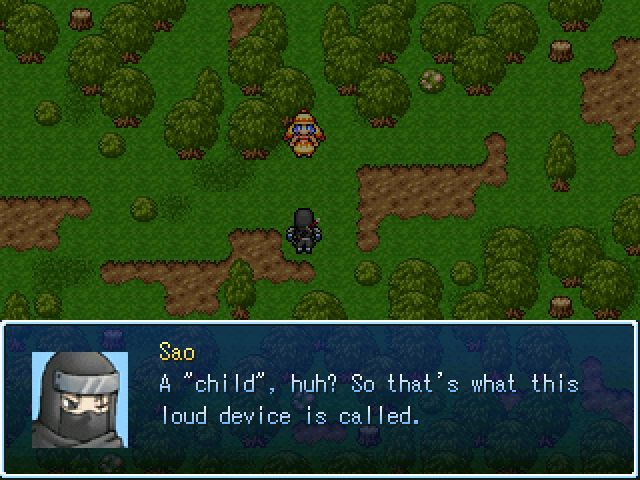Screen dimensions: 640x480
Task: Advance Sao's dialogue message box
Action: point(320,398)
